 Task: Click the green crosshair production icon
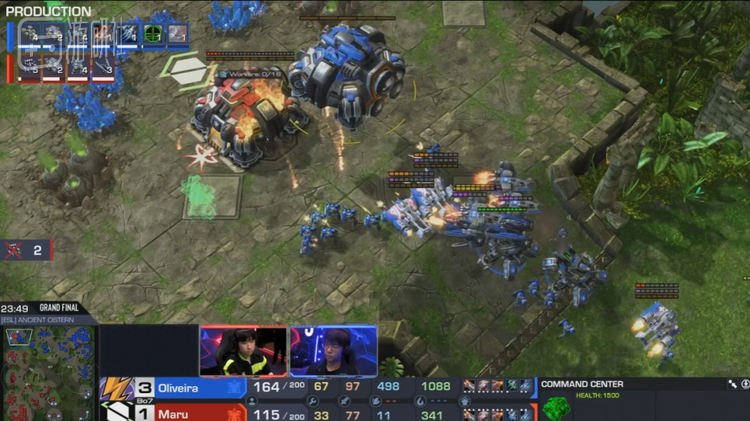(x=152, y=34)
